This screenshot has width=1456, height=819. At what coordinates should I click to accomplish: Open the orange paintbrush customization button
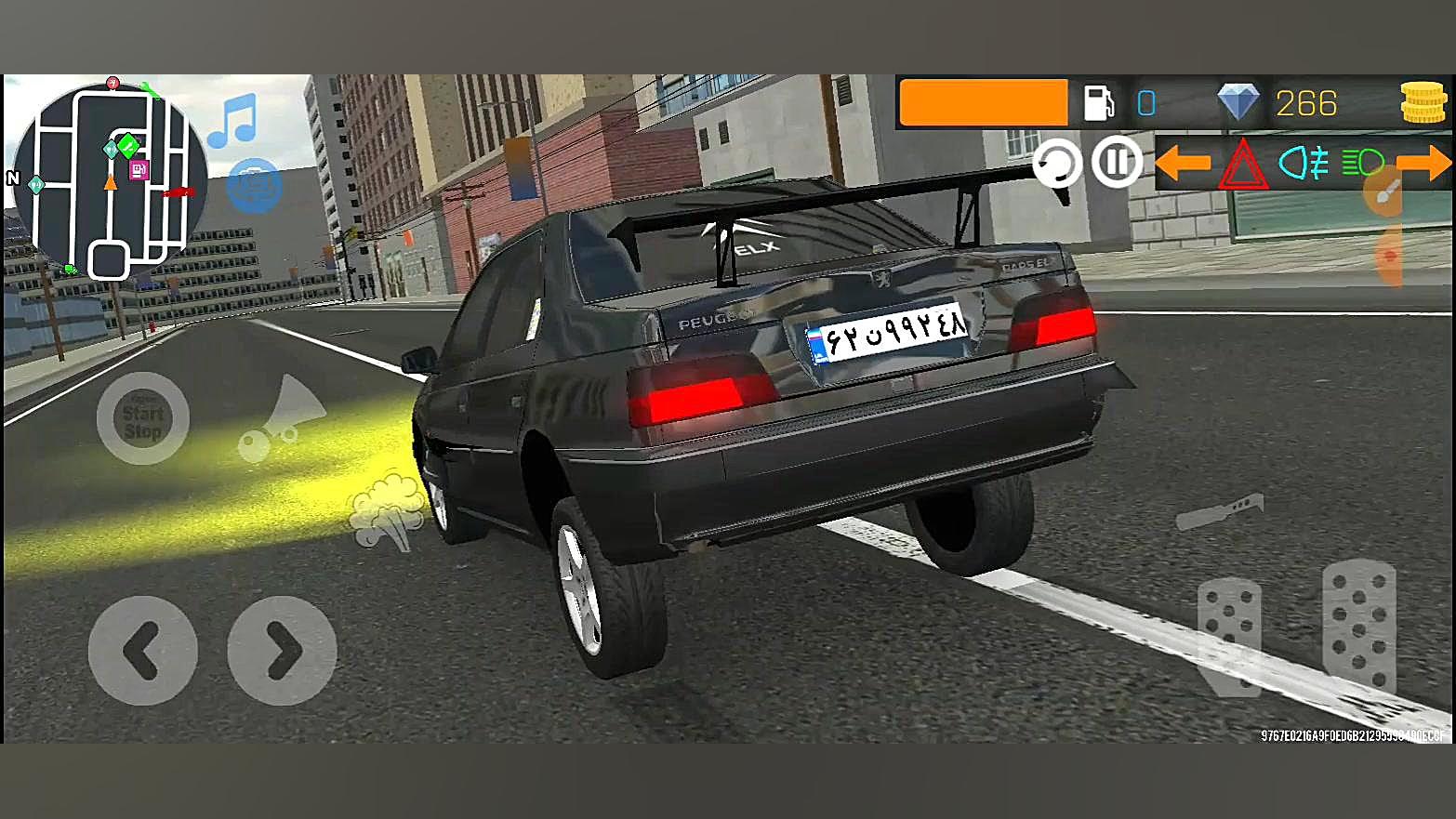[1388, 192]
